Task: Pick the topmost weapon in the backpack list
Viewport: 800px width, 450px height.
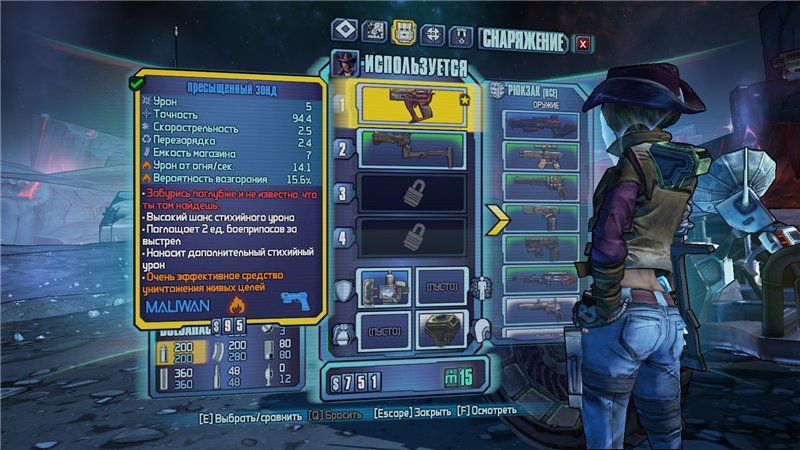Action: click(x=541, y=124)
